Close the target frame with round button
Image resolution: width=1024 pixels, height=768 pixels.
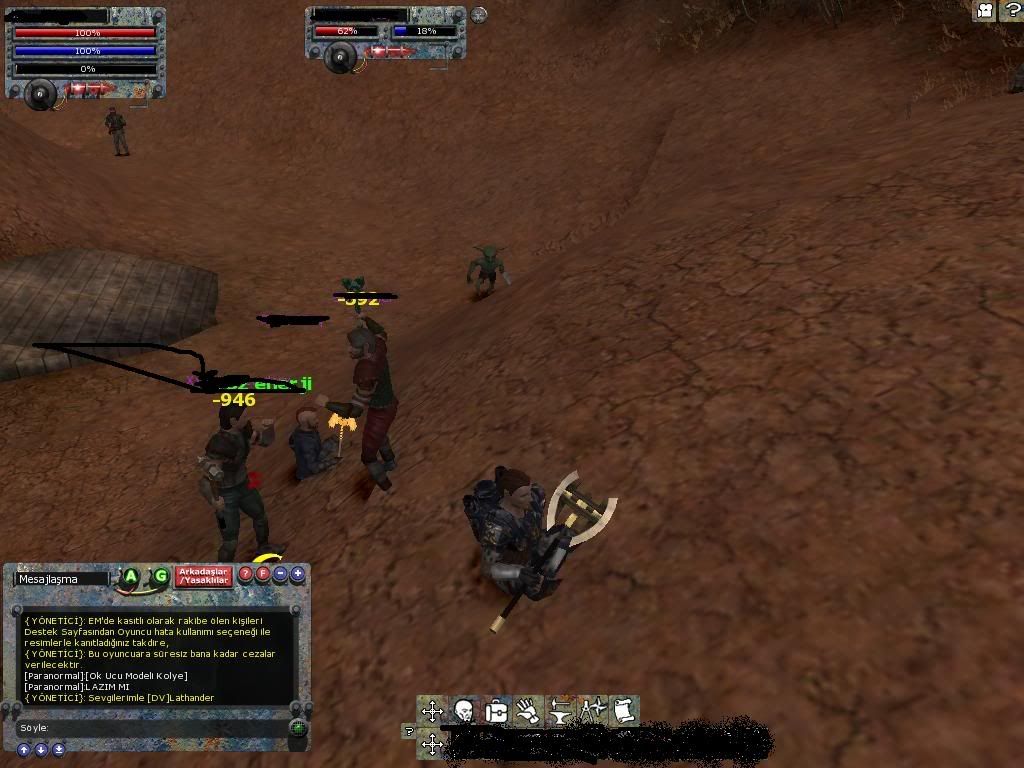tap(479, 15)
